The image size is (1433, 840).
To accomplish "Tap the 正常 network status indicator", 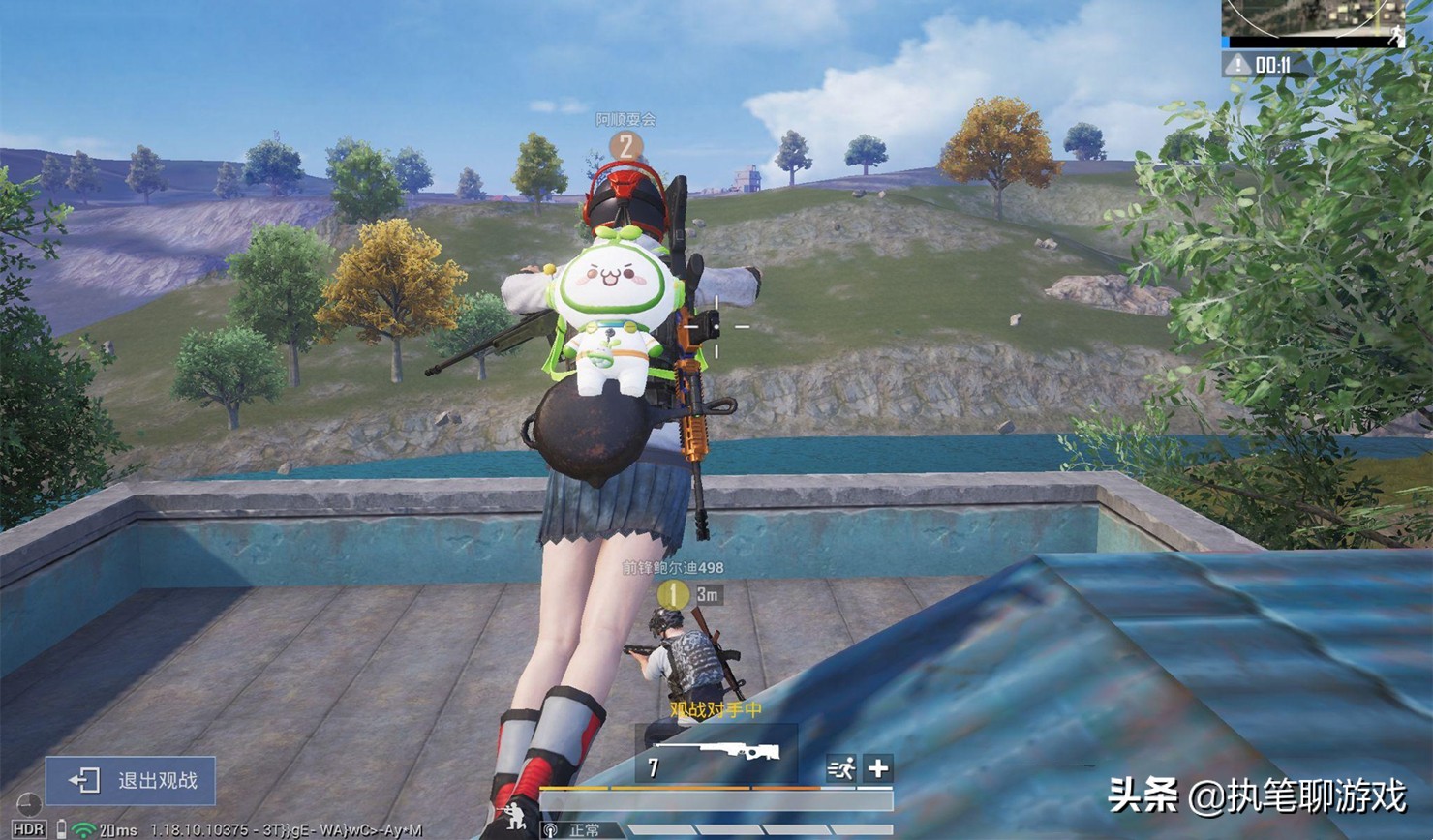I will pyautogui.click(x=575, y=830).
